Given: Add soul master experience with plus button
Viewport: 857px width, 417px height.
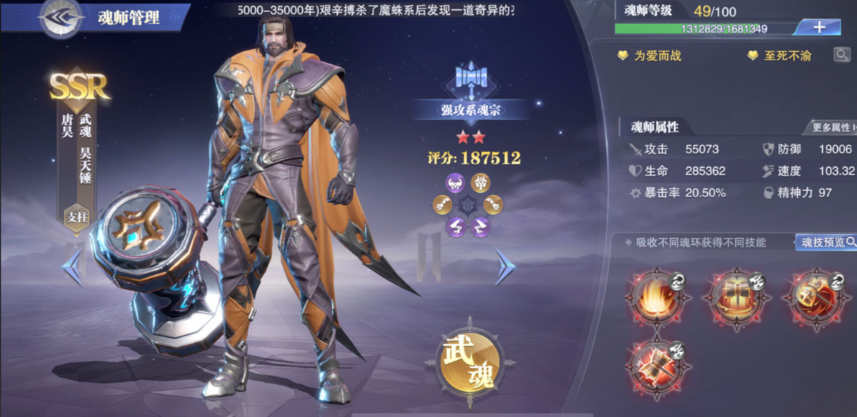Looking at the screenshot, I should click(819, 27).
